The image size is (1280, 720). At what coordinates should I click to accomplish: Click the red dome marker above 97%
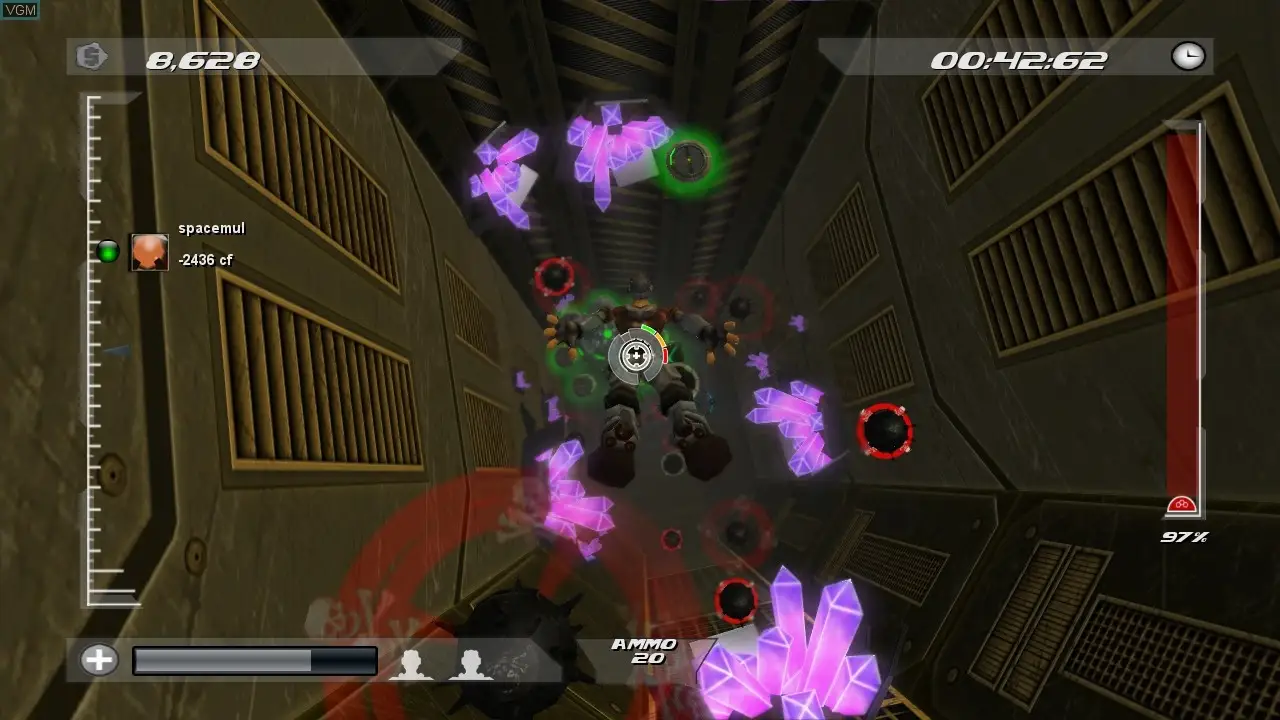[x=1183, y=505]
